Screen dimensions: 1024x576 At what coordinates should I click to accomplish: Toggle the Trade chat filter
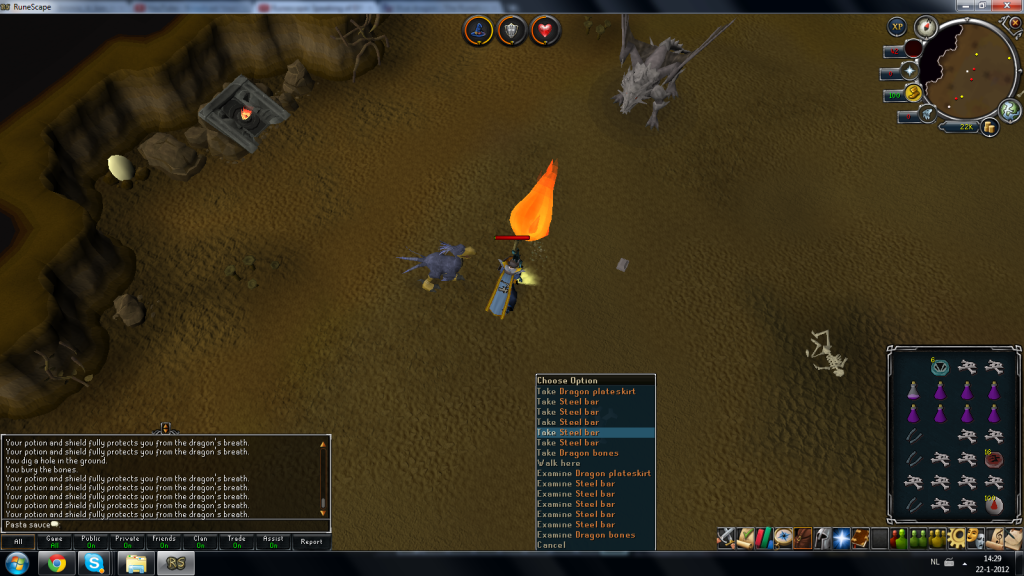tap(236, 542)
